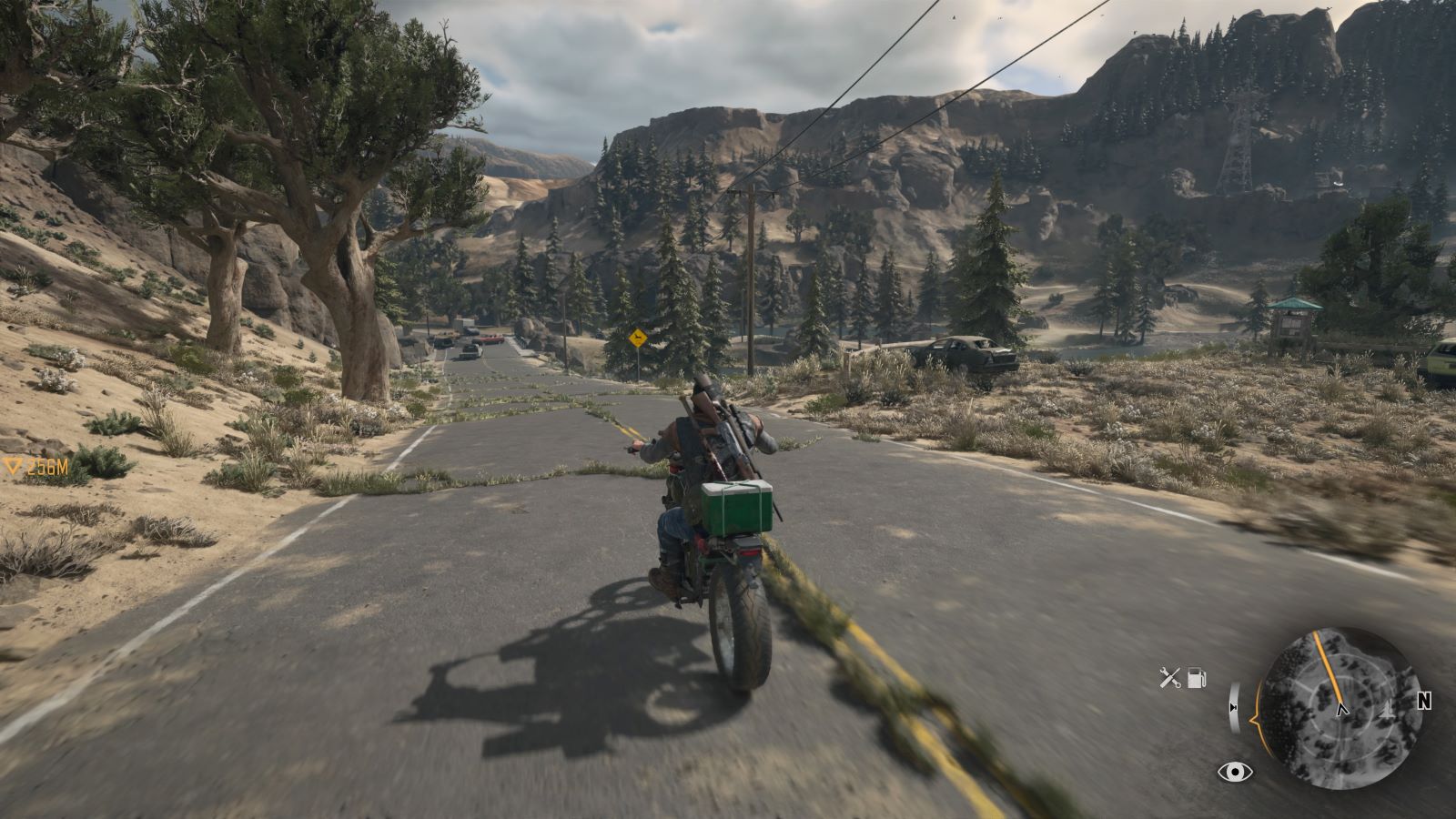Click the north compass N marker

(x=1424, y=701)
